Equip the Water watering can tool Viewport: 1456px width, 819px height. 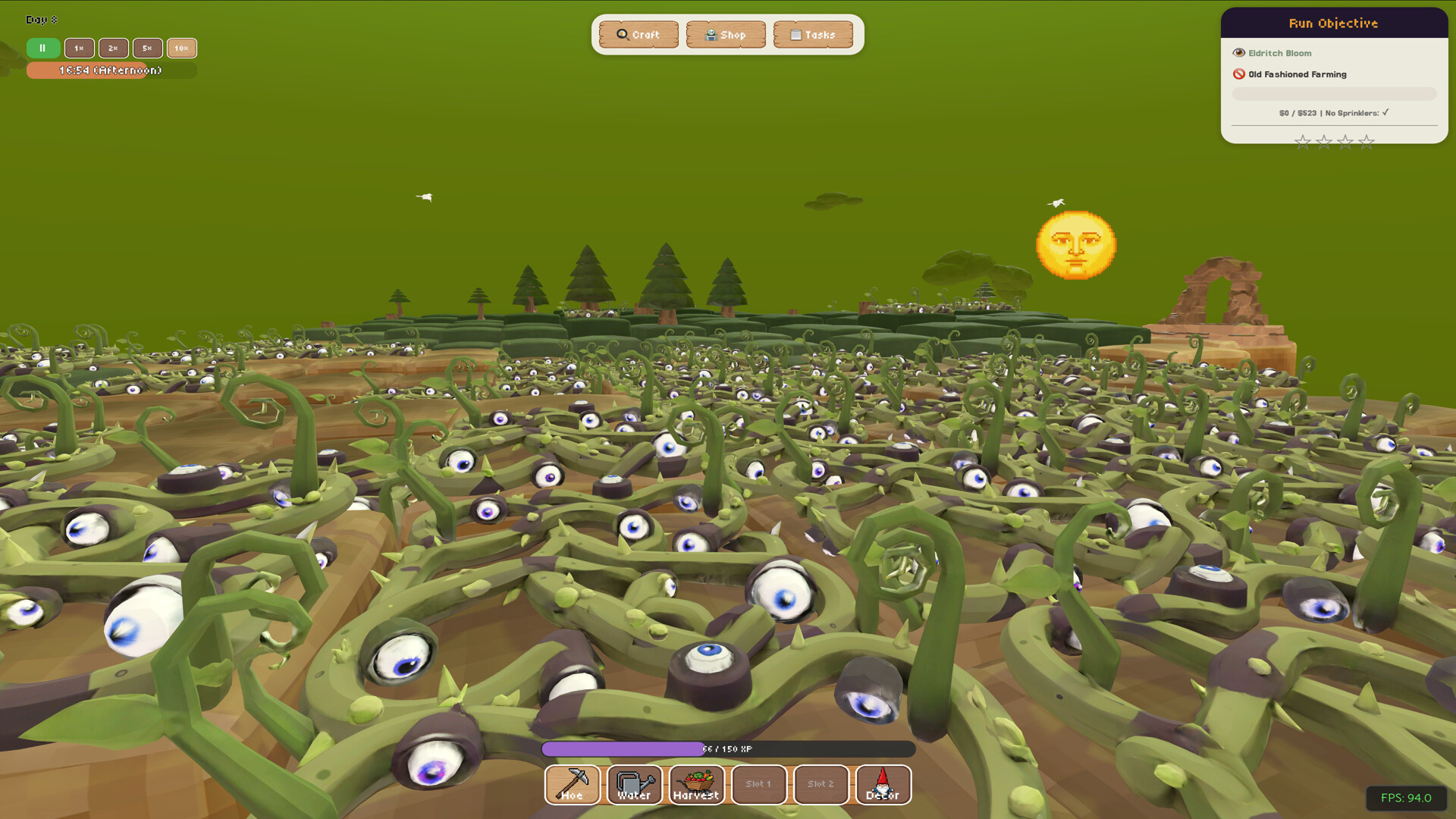(634, 785)
